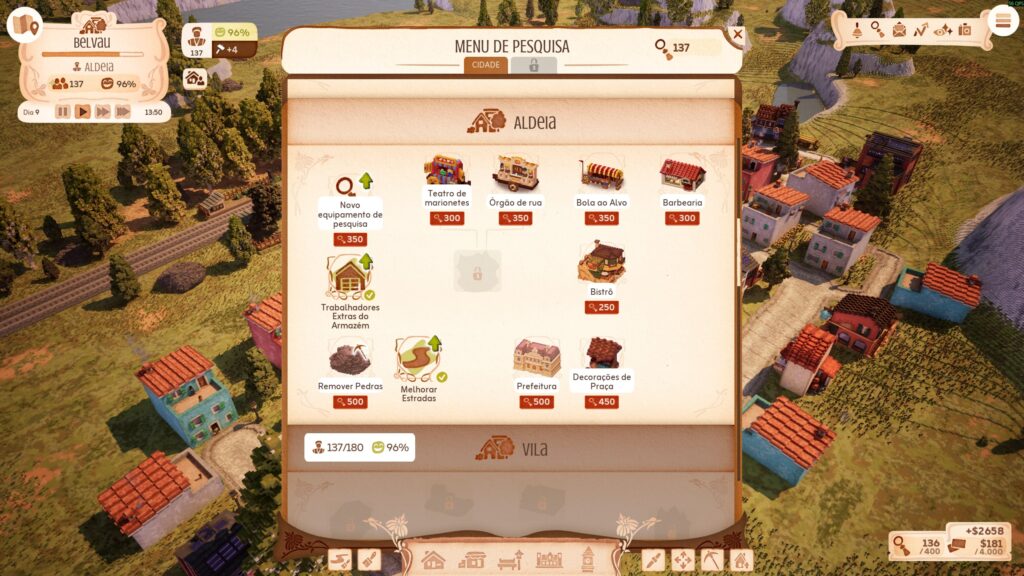Viewport: 1024px width, 576px height.
Task: Open the envelope mail icon
Action: pyautogui.click(x=899, y=30)
